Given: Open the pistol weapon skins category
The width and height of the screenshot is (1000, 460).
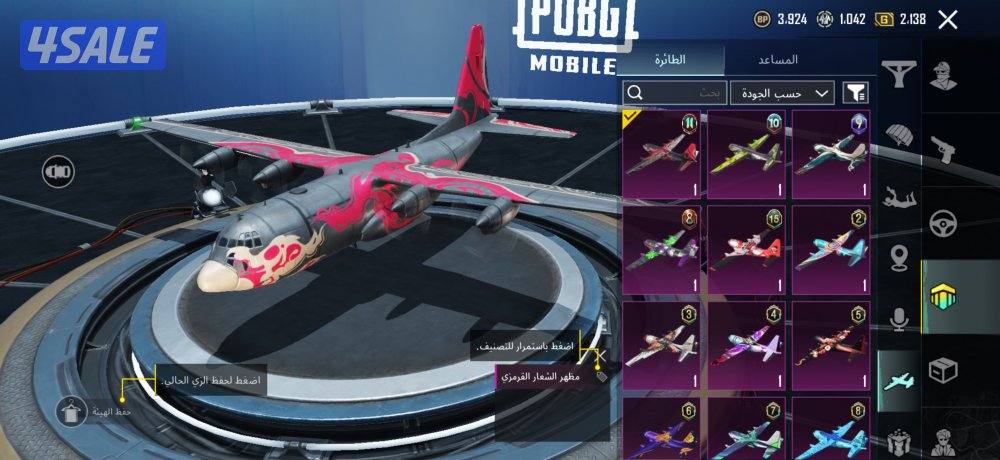Looking at the screenshot, I should point(941,147).
